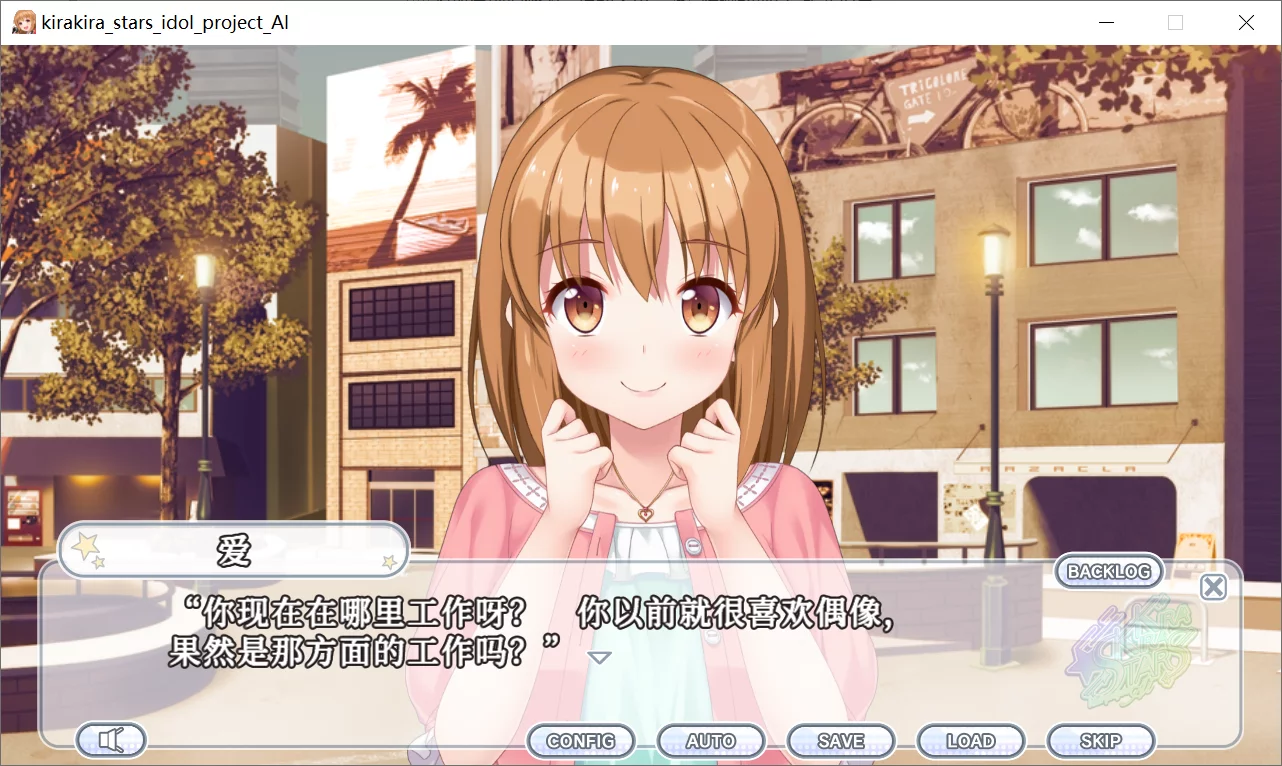
Task: Enable SKIP mode to fast-forward dialogue
Action: tap(1100, 741)
